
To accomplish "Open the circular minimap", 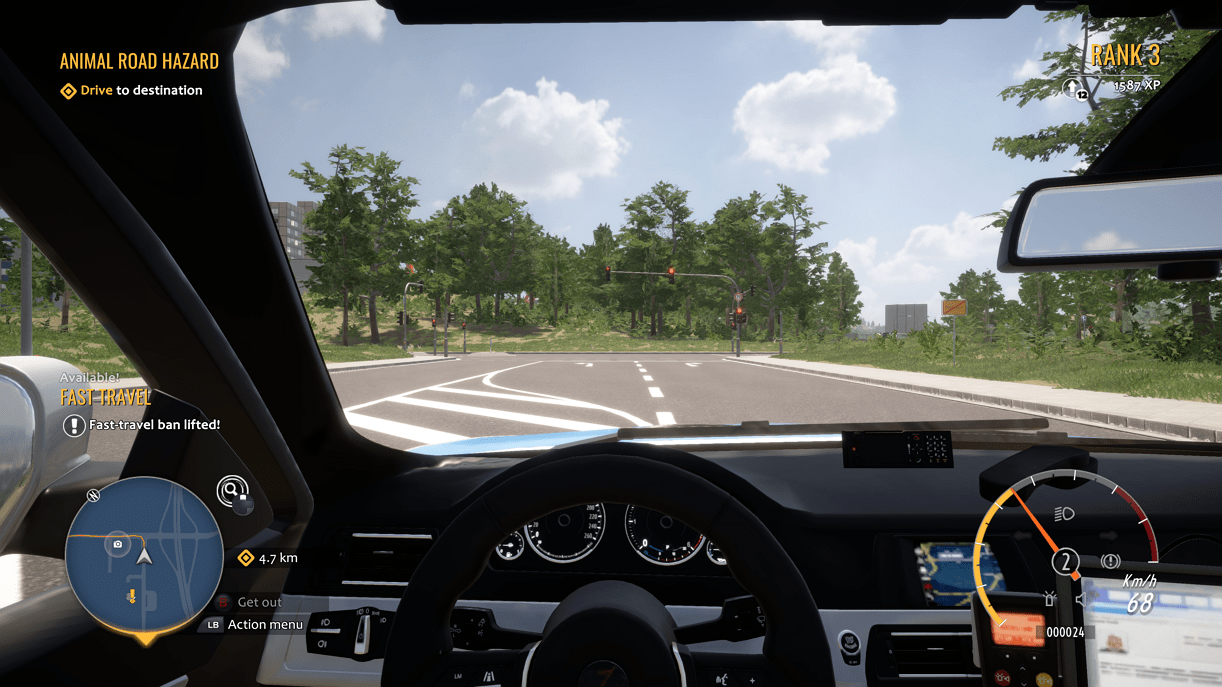I will click(x=144, y=554).
